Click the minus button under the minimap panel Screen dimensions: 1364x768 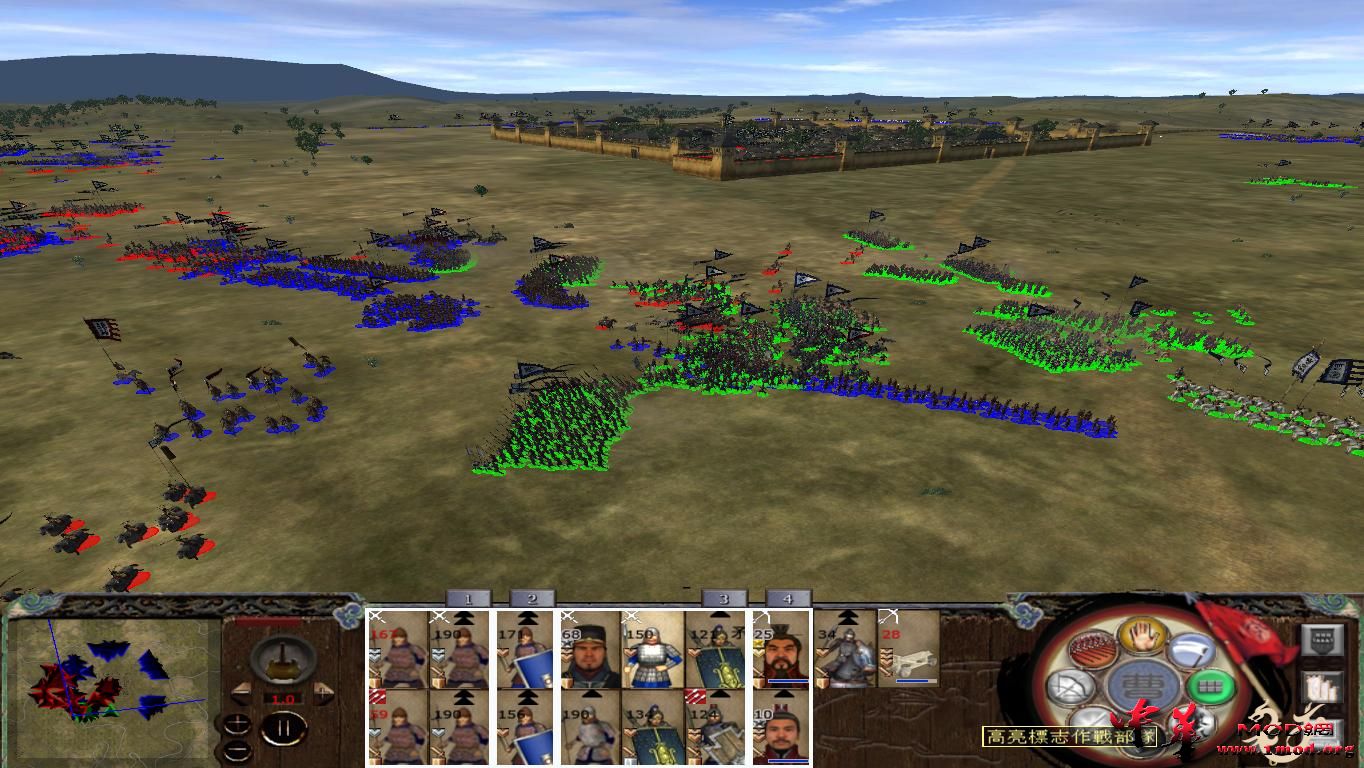click(238, 750)
